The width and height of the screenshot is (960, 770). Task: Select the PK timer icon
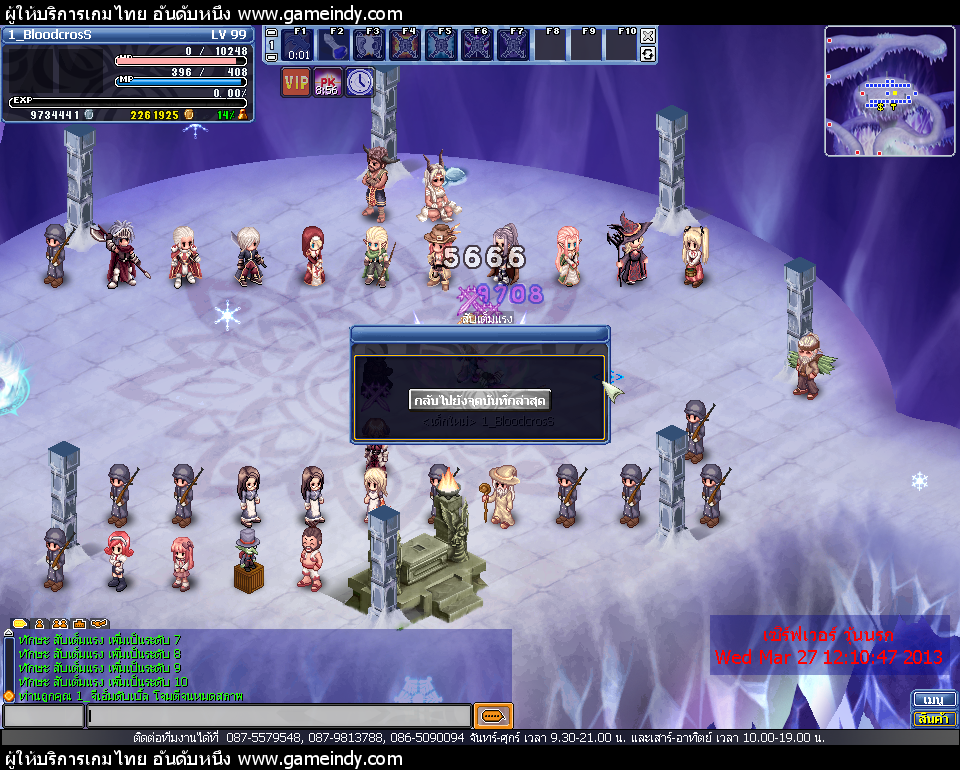(327, 82)
